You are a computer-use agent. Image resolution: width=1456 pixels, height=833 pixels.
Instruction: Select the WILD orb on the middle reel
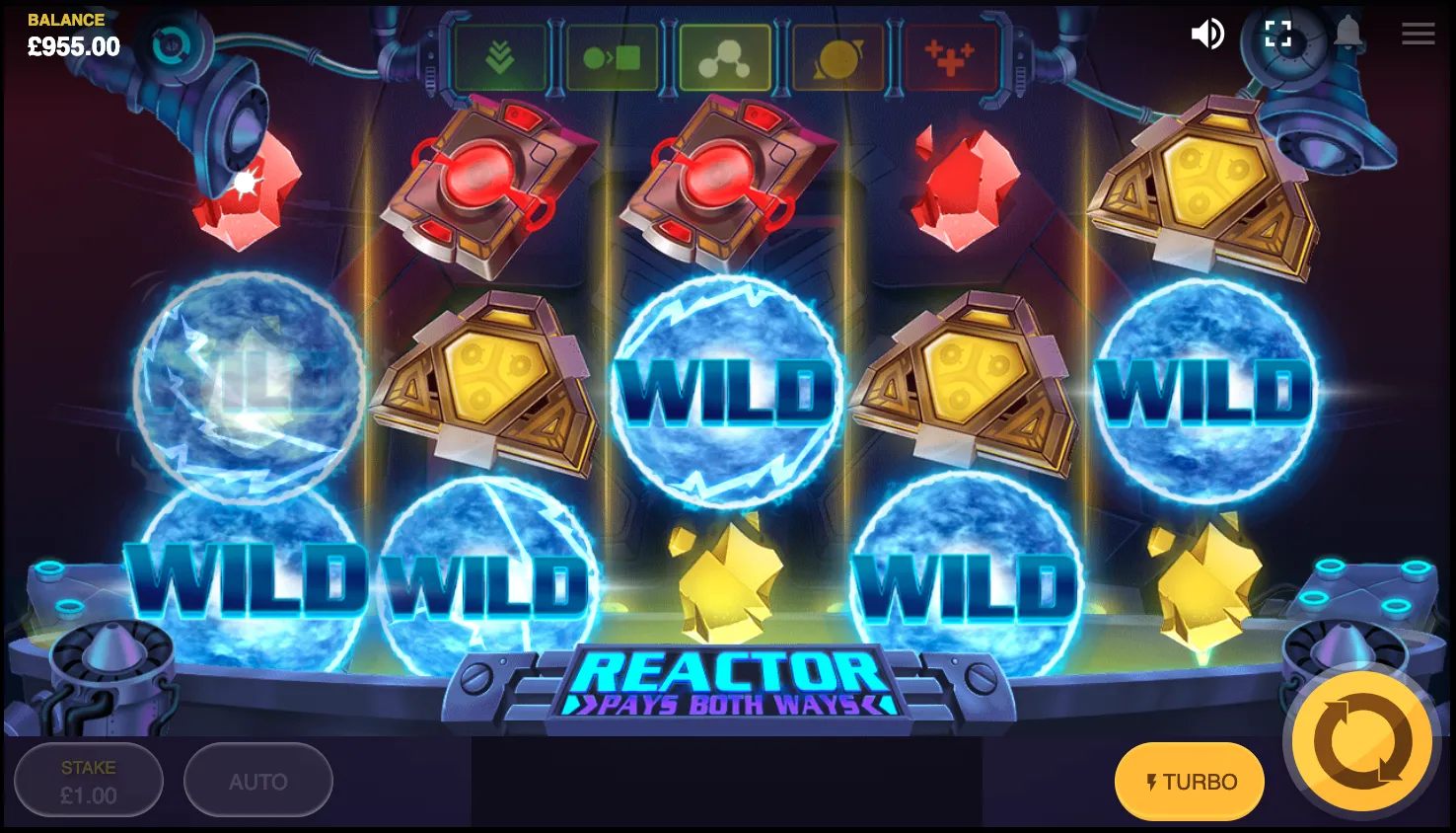(727, 392)
